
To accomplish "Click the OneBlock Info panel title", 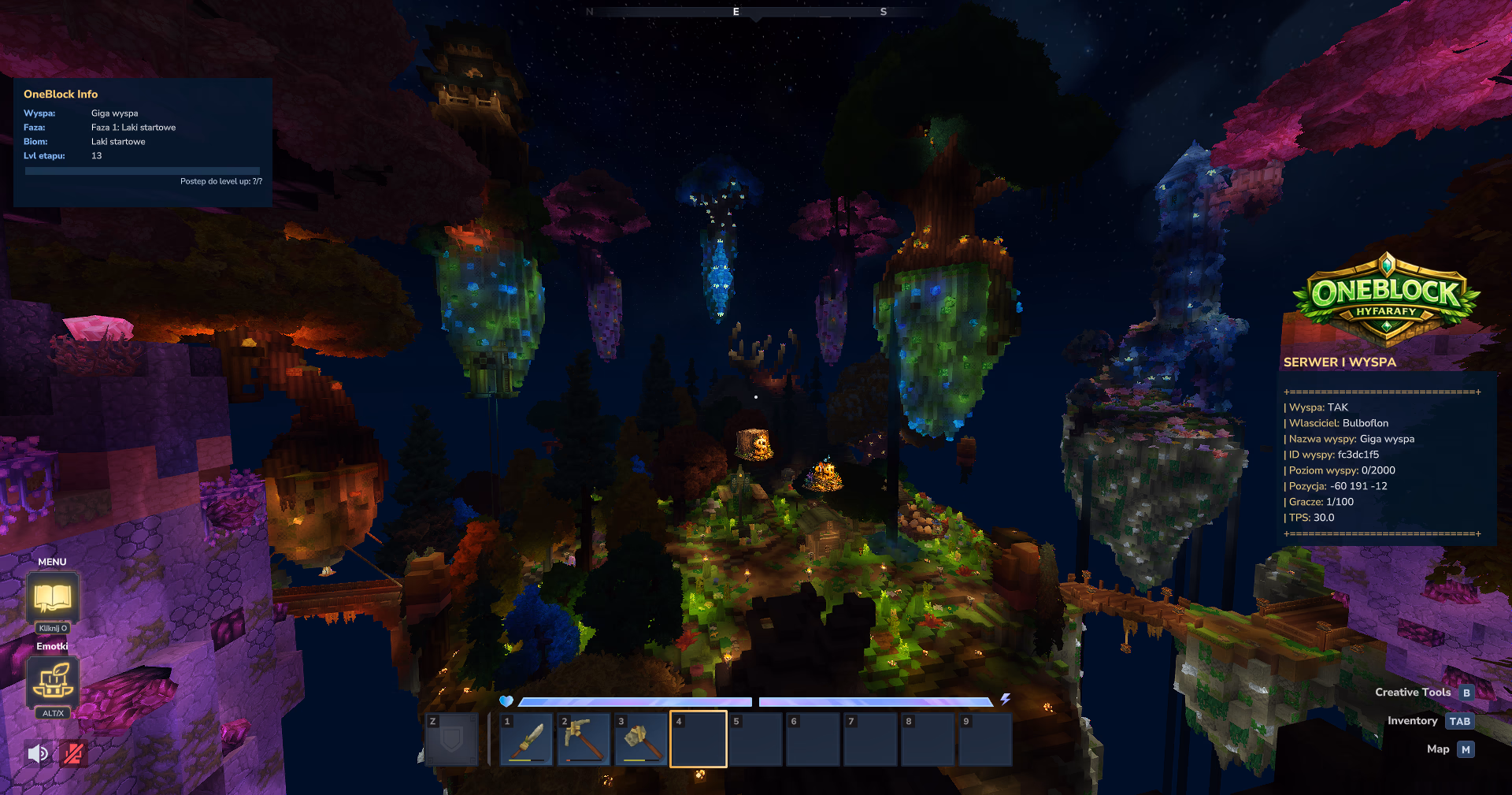I will 61,94.
